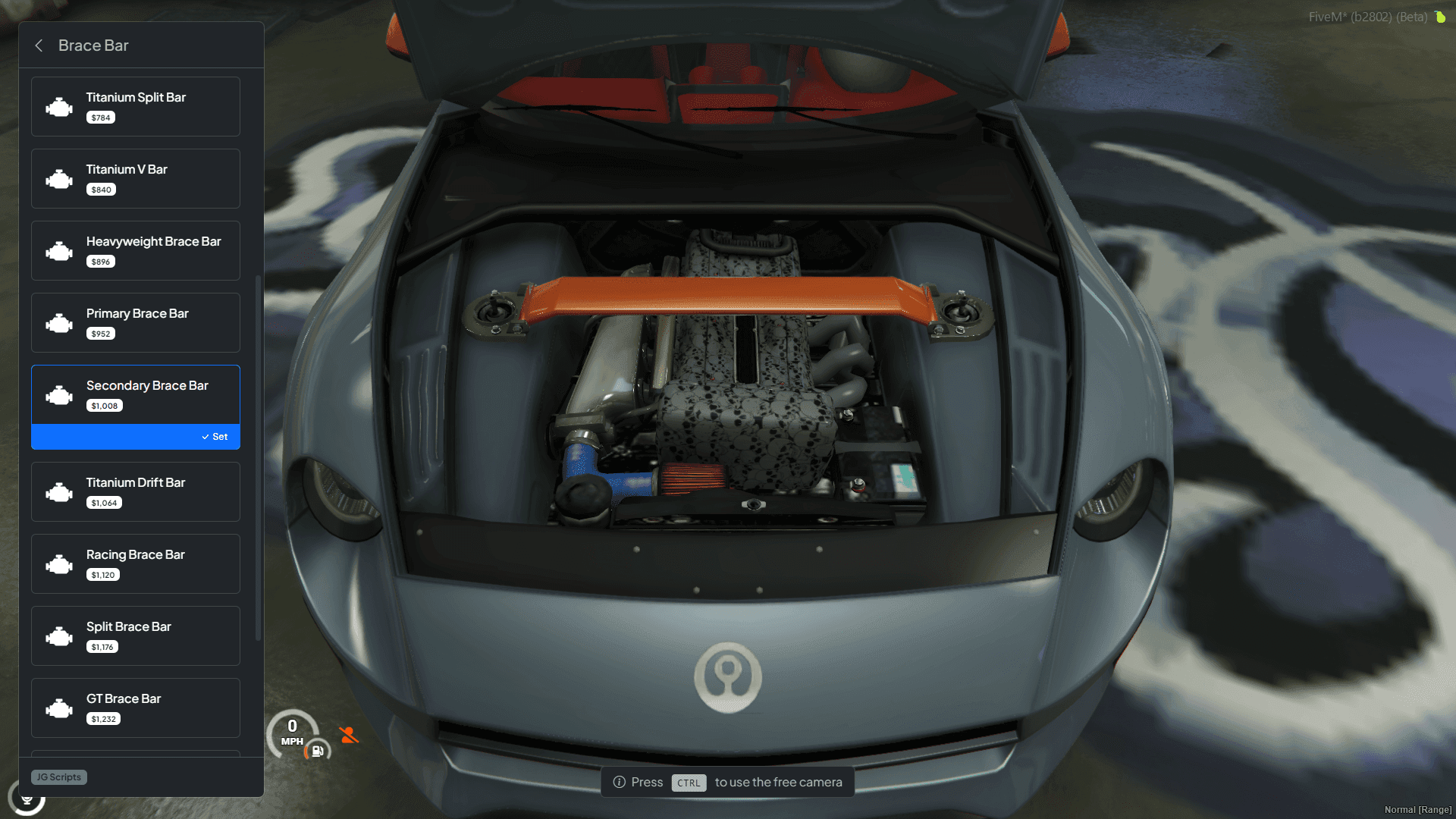Click the engine icon beside Titanium V Bar
This screenshot has width=1456, height=819.
[x=59, y=178]
